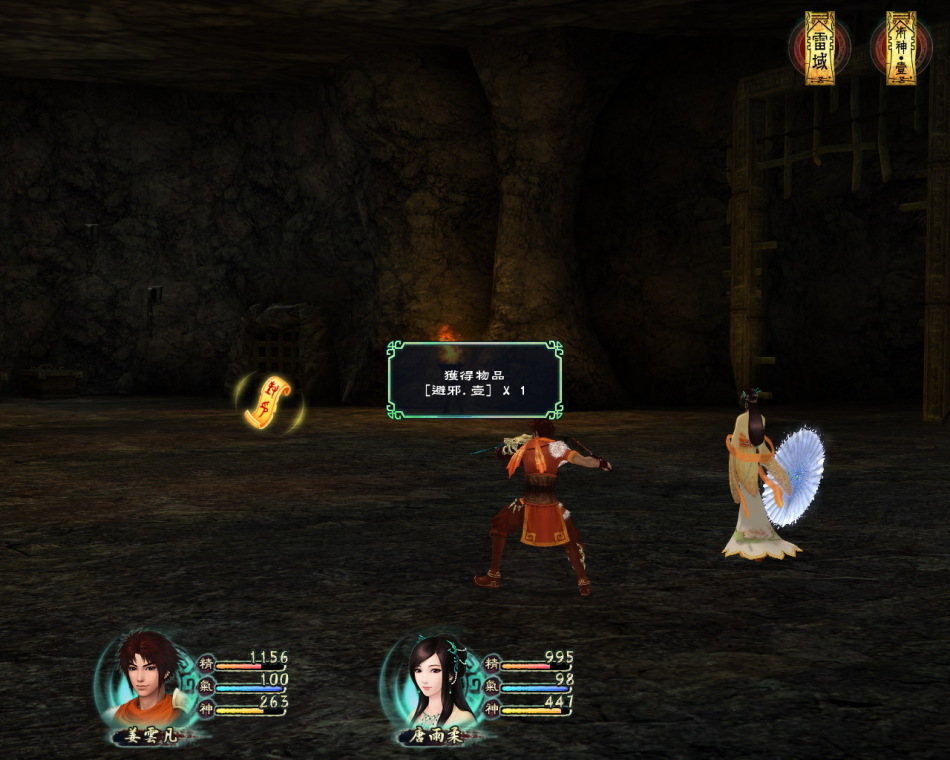Viewport: 950px width, 760px height.
Task: Click 姜雲凡's character portrait
Action: [143, 676]
